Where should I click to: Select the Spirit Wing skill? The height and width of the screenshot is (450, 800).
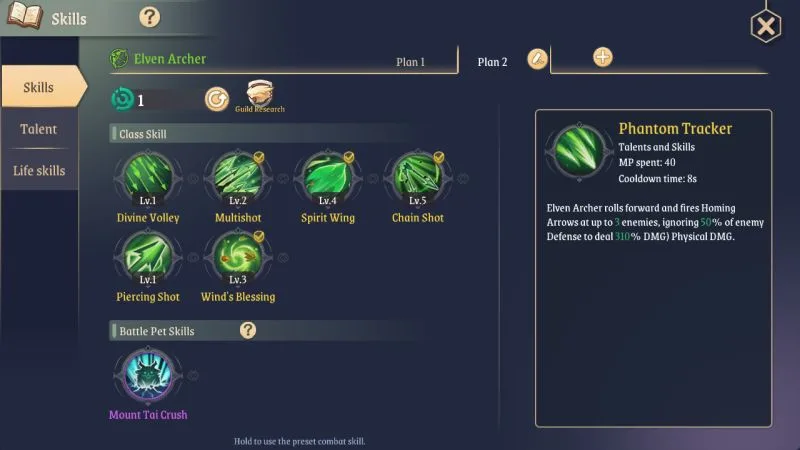coord(328,180)
